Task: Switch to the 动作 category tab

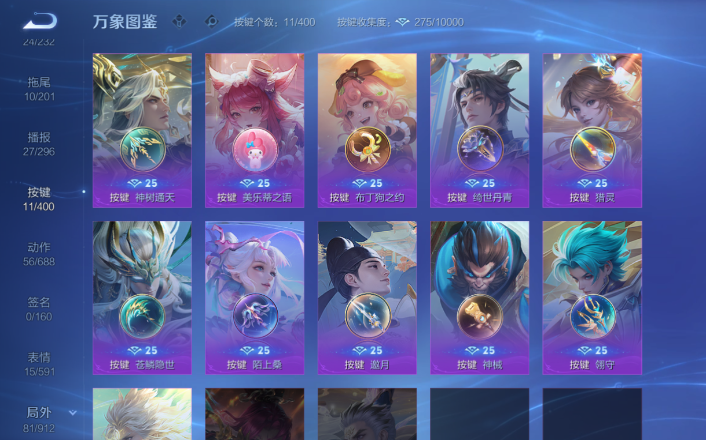Action: [x=39, y=254]
